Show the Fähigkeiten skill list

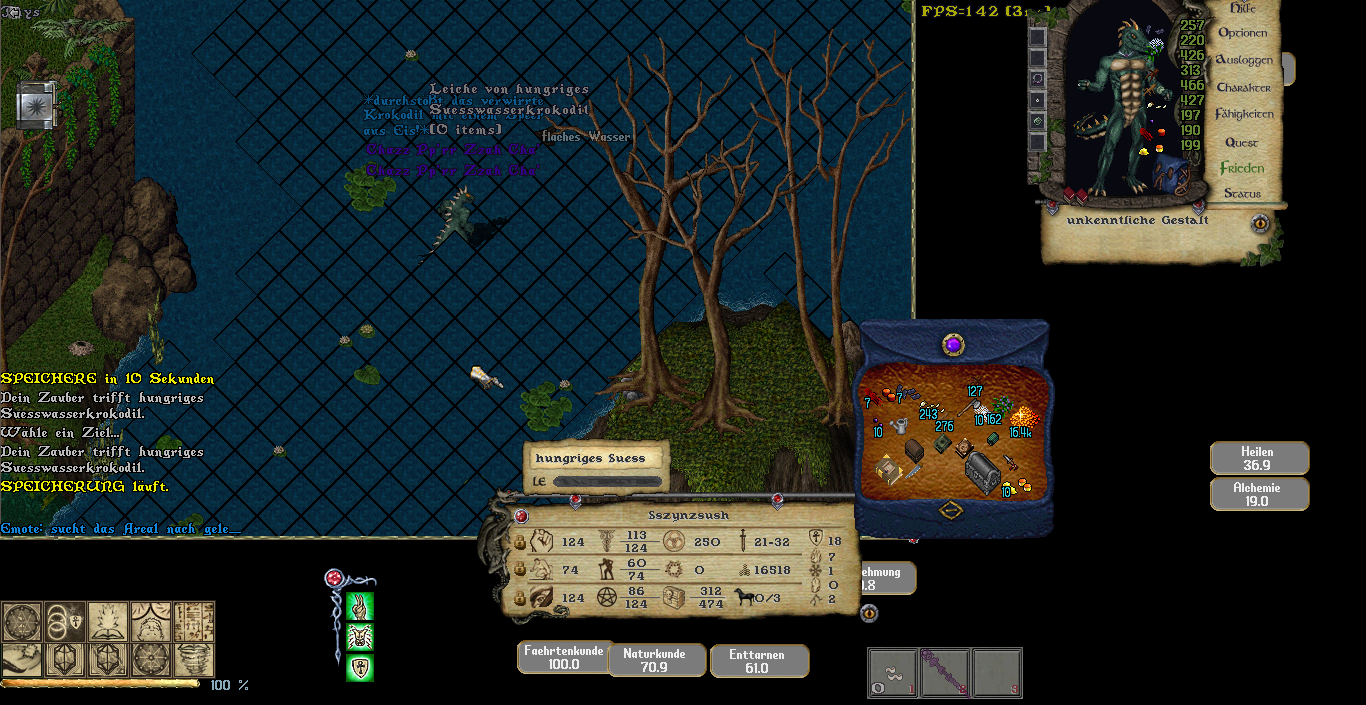[1243, 115]
